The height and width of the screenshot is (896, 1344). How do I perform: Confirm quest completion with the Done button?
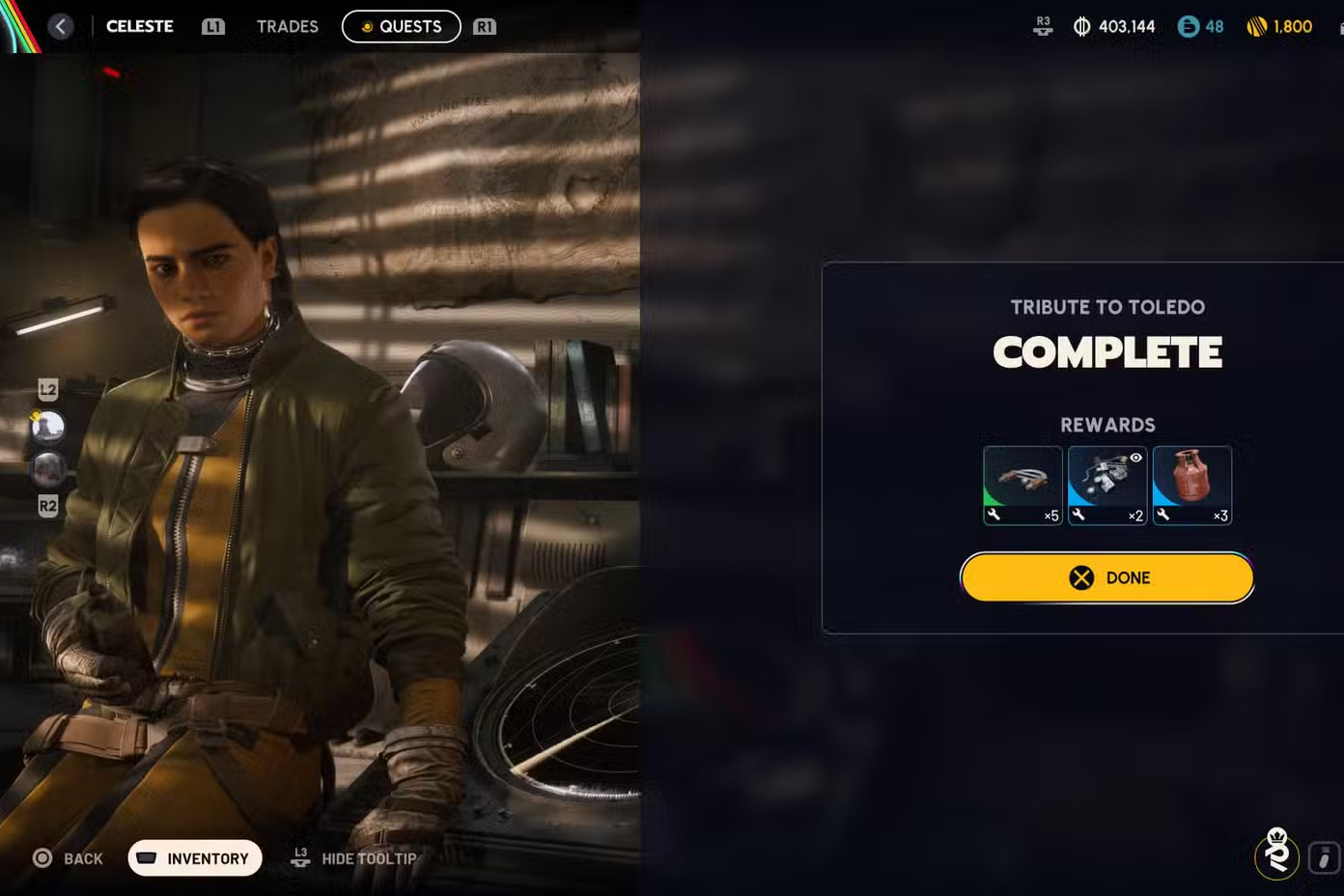click(1106, 577)
